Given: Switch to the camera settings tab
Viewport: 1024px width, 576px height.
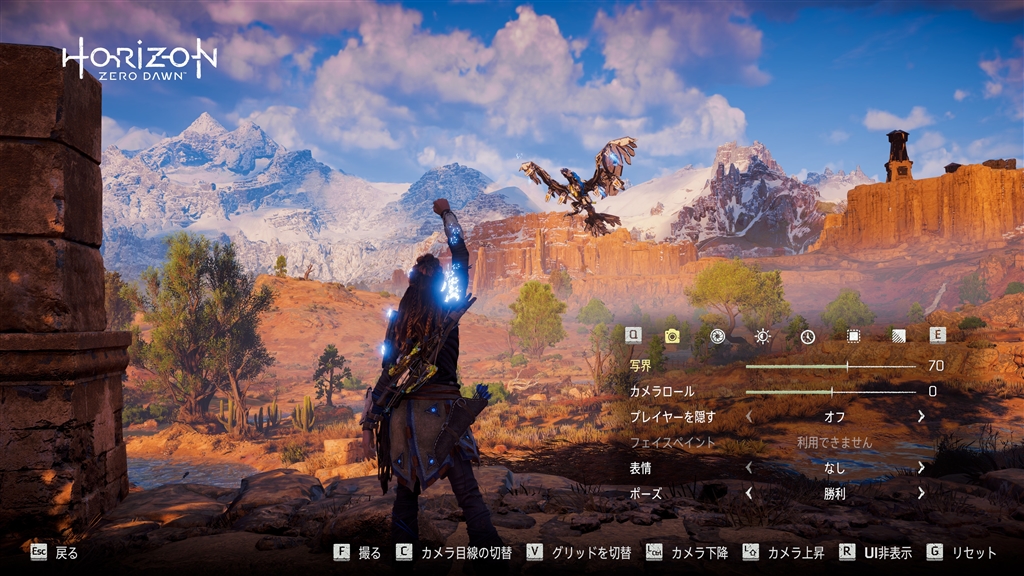Looking at the screenshot, I should 672,336.
